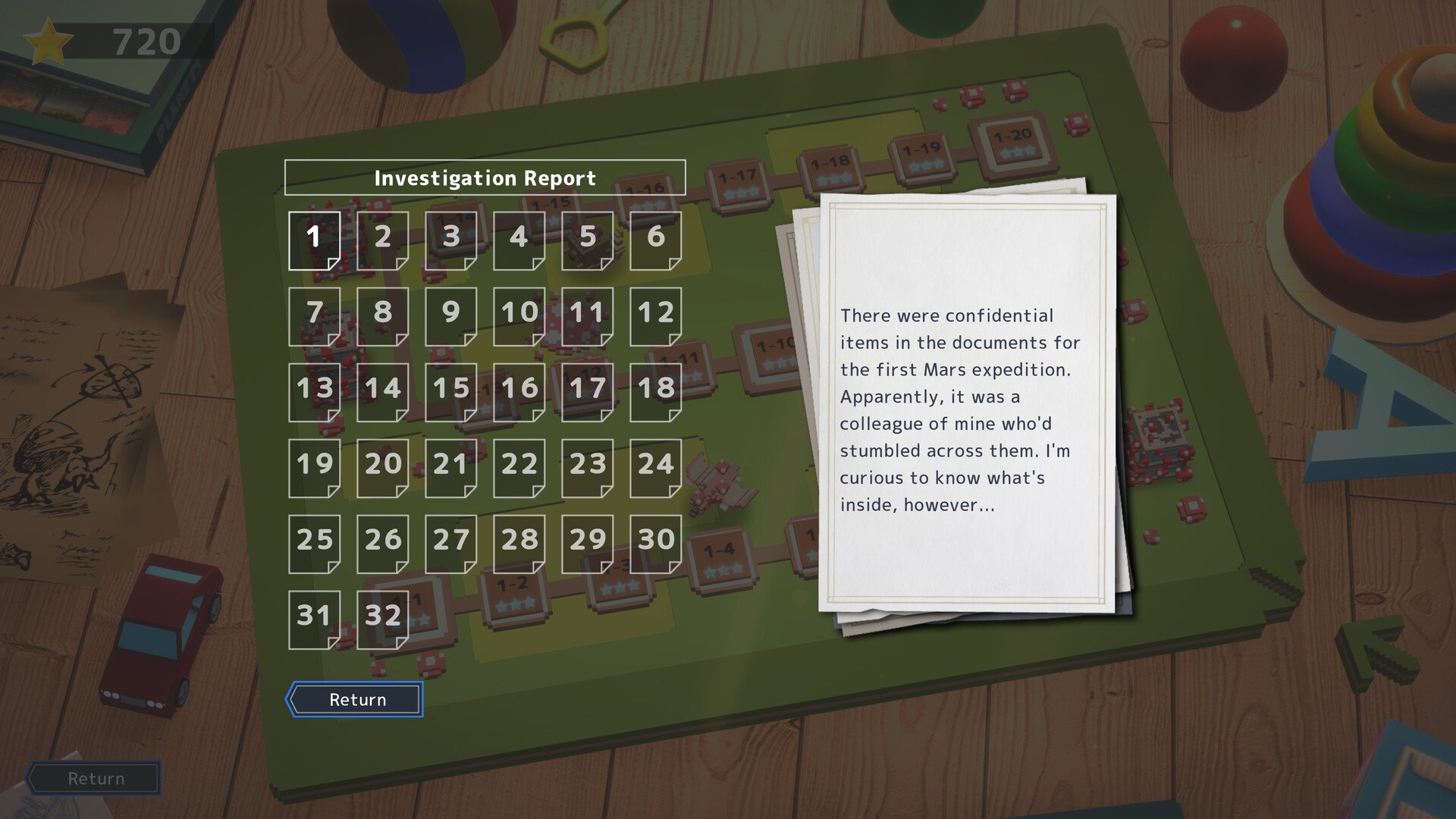Open investigation report 28
Image resolution: width=1456 pixels, height=819 pixels.
(x=519, y=543)
